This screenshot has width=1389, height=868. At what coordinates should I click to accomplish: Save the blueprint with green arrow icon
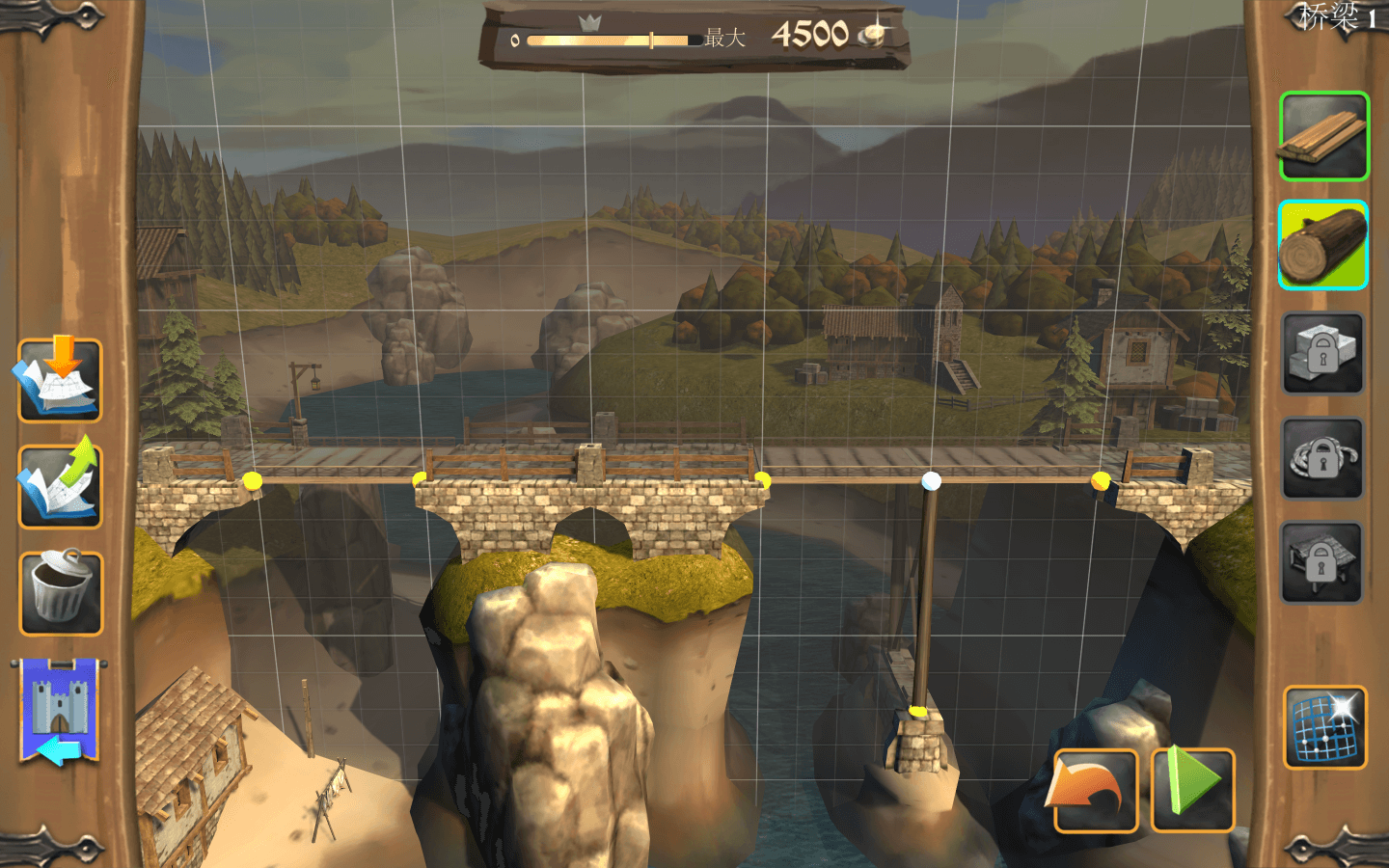click(x=60, y=485)
